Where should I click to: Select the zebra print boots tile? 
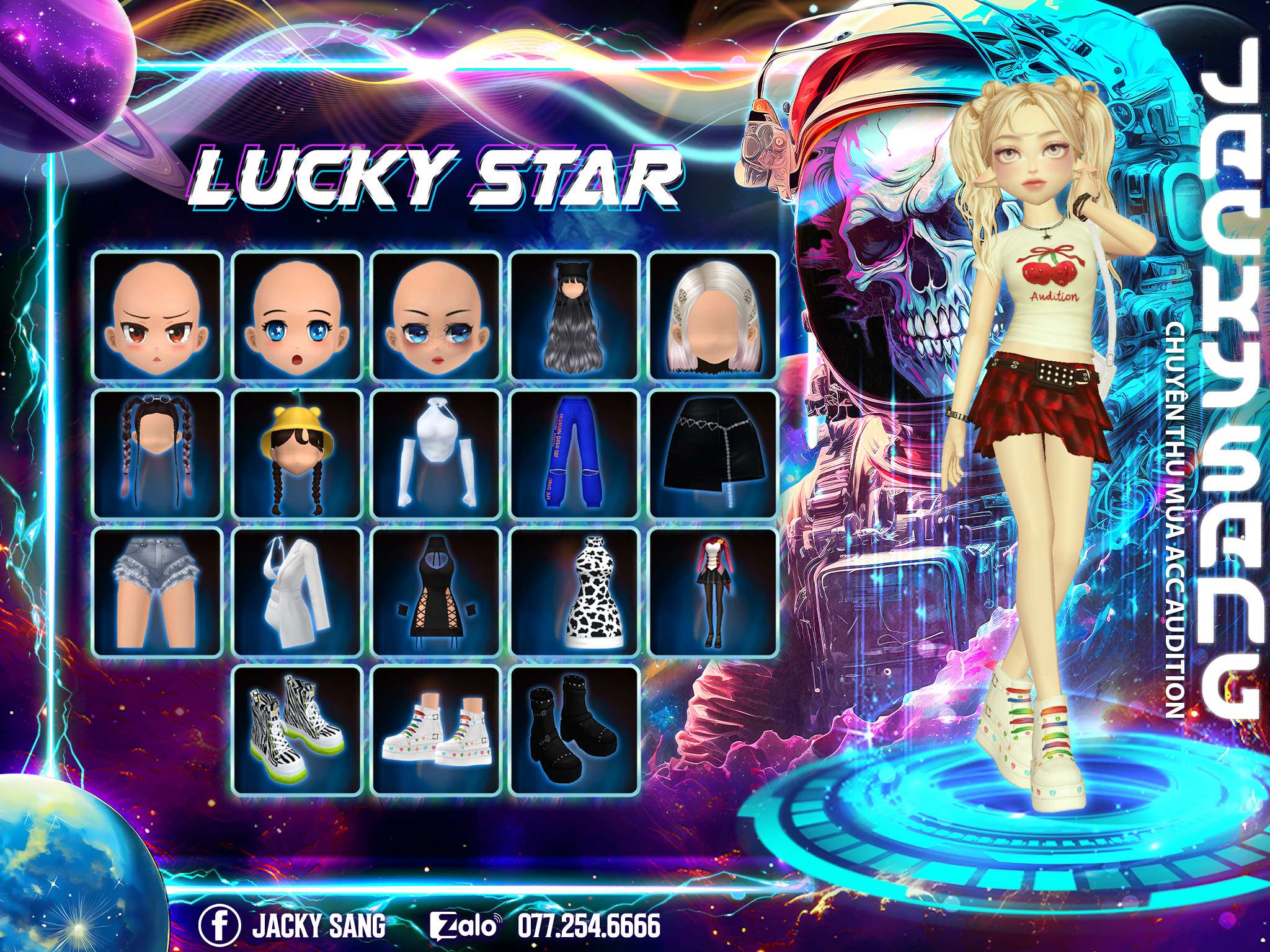point(296,730)
